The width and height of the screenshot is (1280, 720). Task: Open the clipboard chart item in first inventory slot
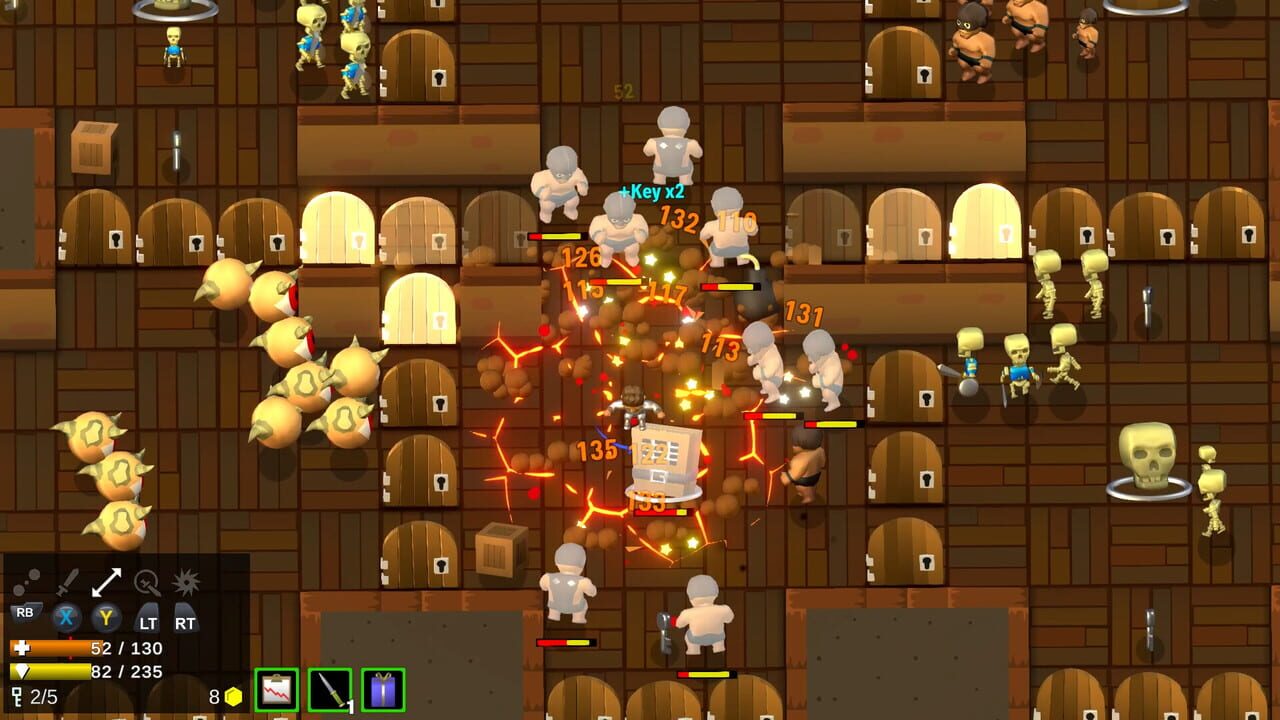point(276,689)
